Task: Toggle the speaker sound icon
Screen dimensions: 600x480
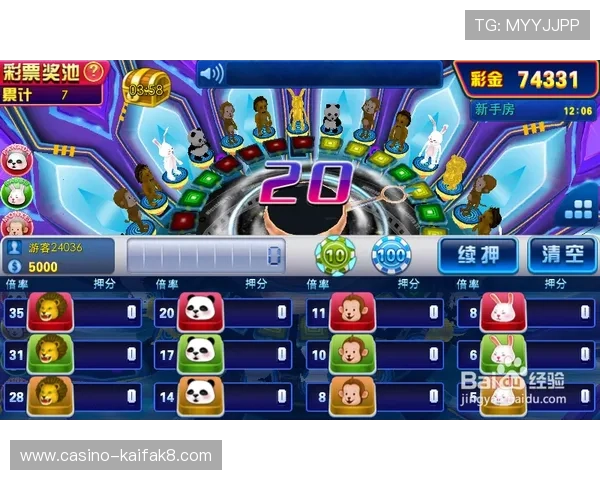Action: (210, 73)
